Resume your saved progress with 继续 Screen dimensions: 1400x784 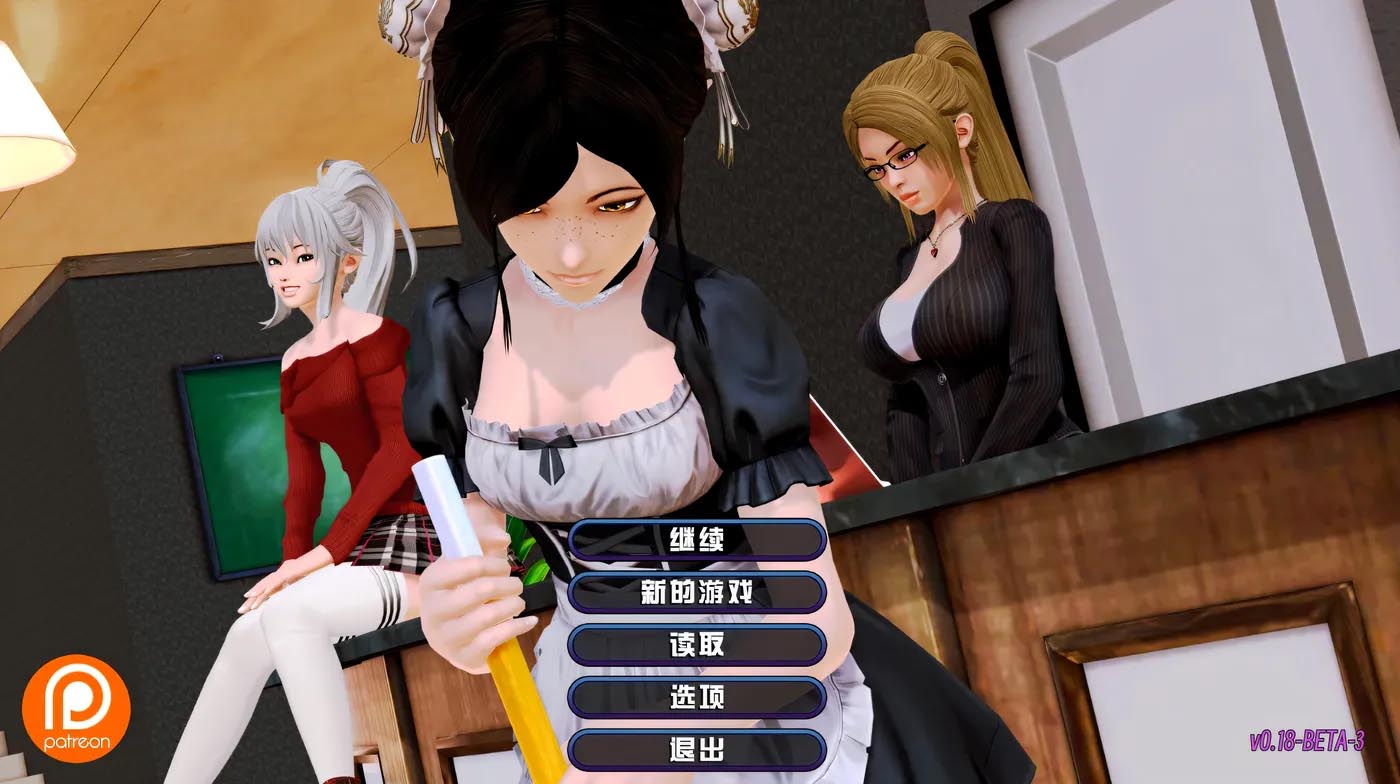pos(697,540)
